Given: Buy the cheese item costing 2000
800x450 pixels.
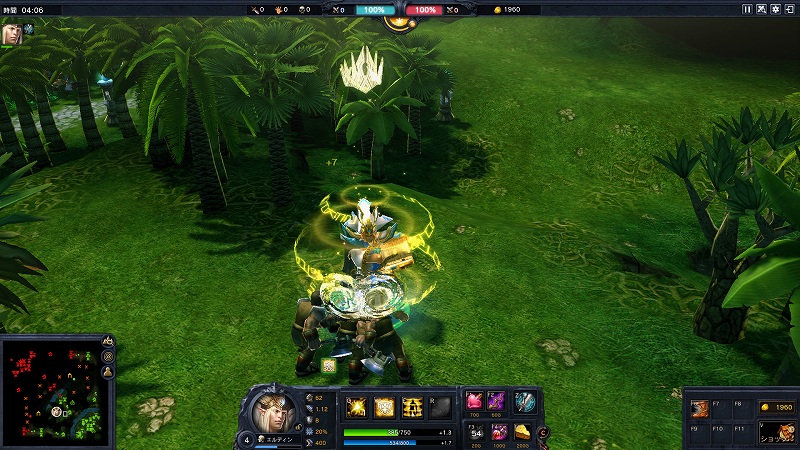Looking at the screenshot, I should 522,431.
